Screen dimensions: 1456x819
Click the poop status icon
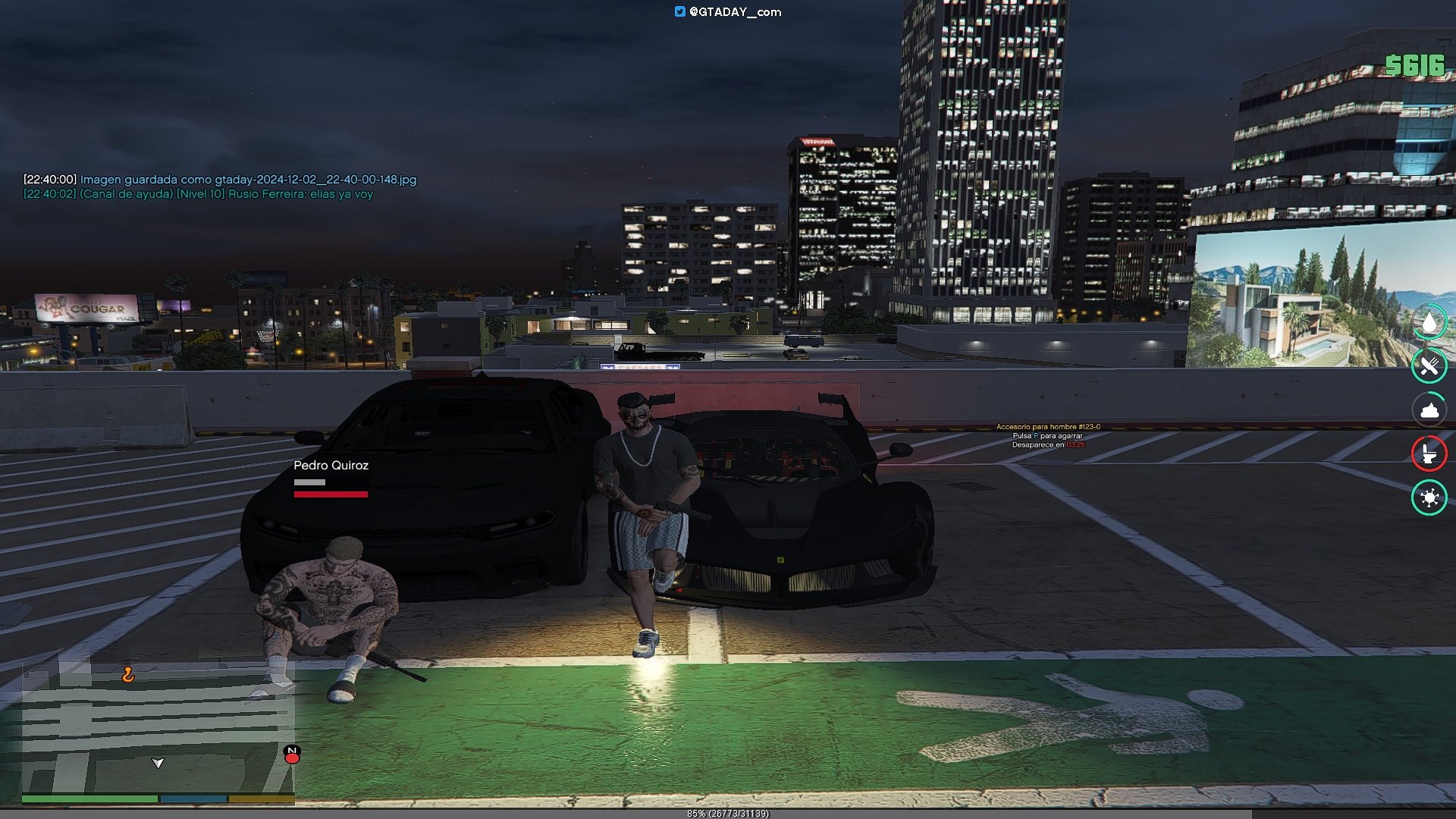point(1429,410)
